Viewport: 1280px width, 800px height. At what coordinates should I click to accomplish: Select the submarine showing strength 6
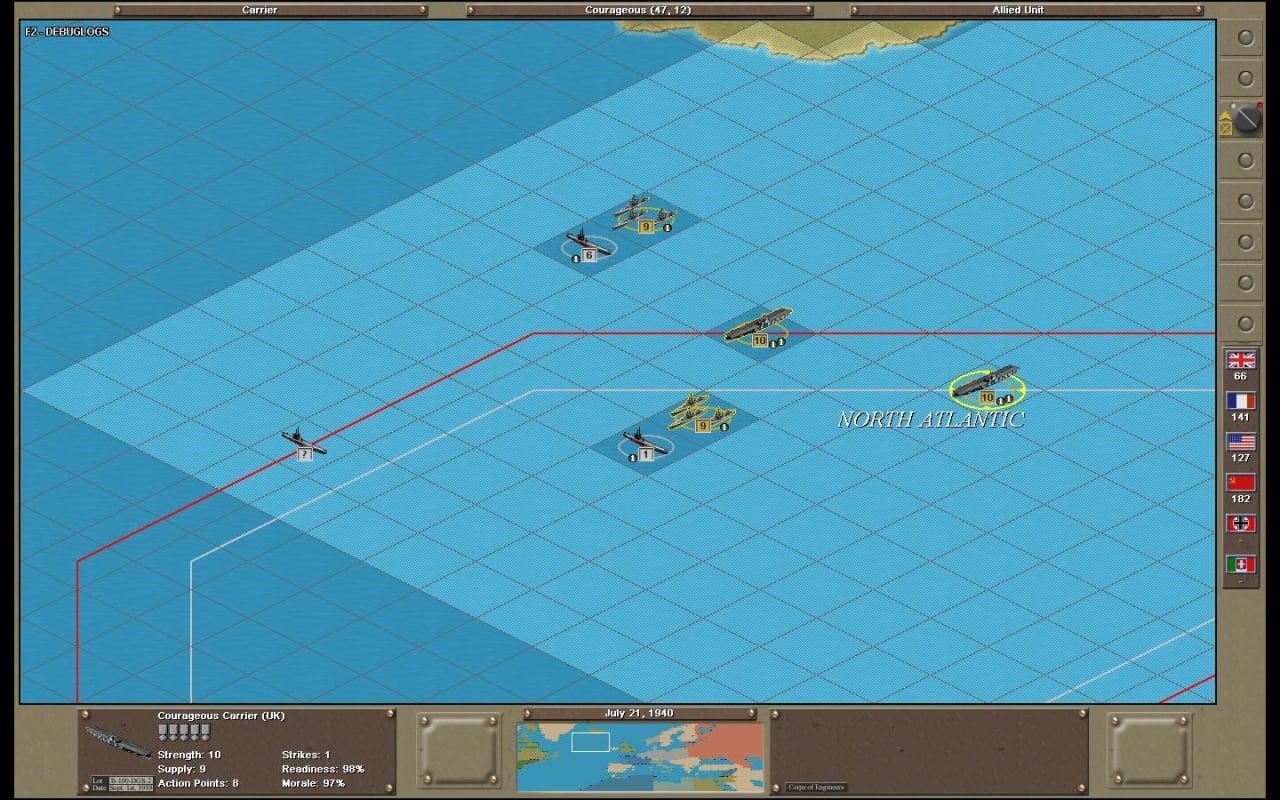pos(588,243)
